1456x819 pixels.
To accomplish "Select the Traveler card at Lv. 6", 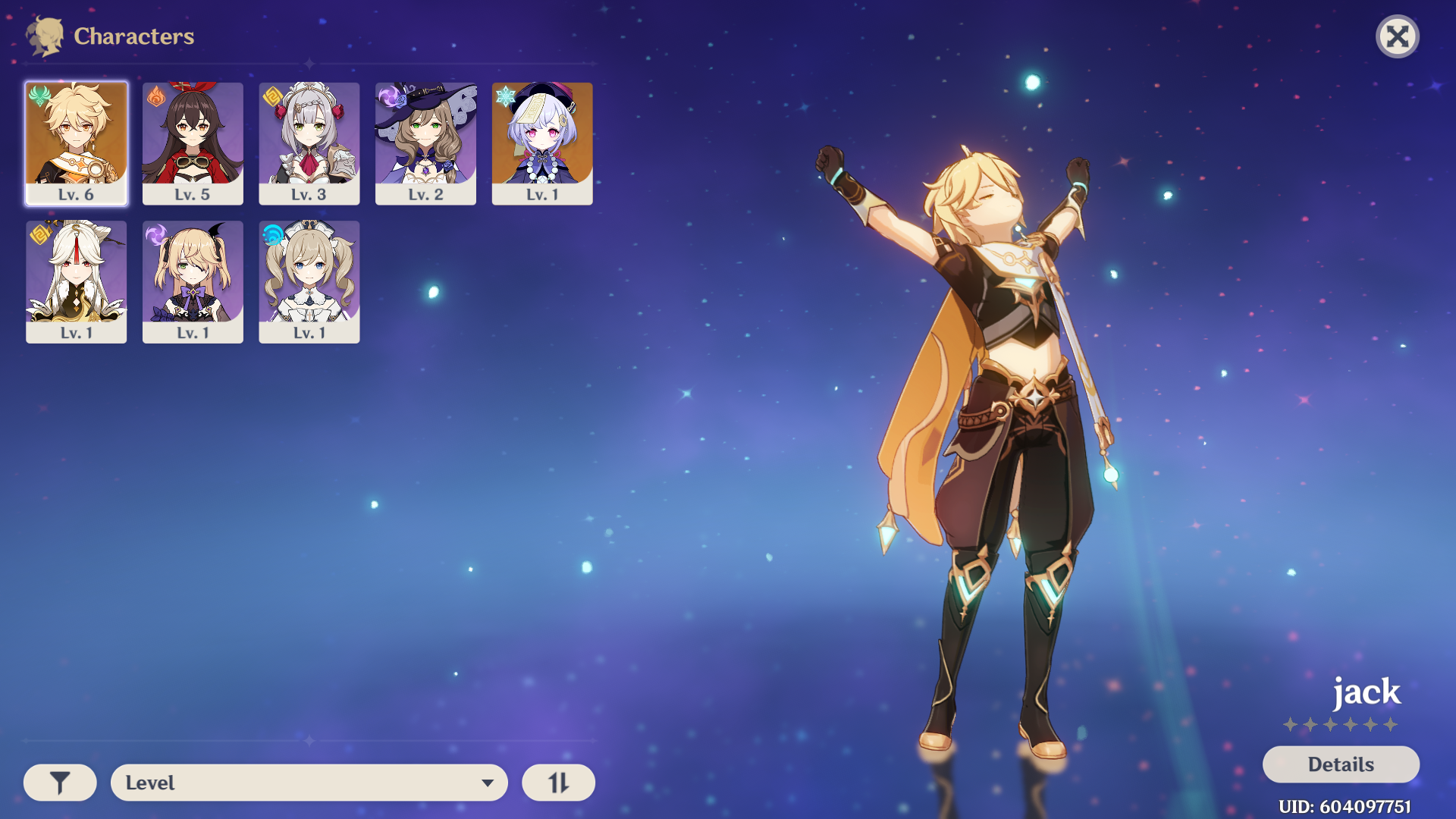I will pyautogui.click(x=76, y=143).
